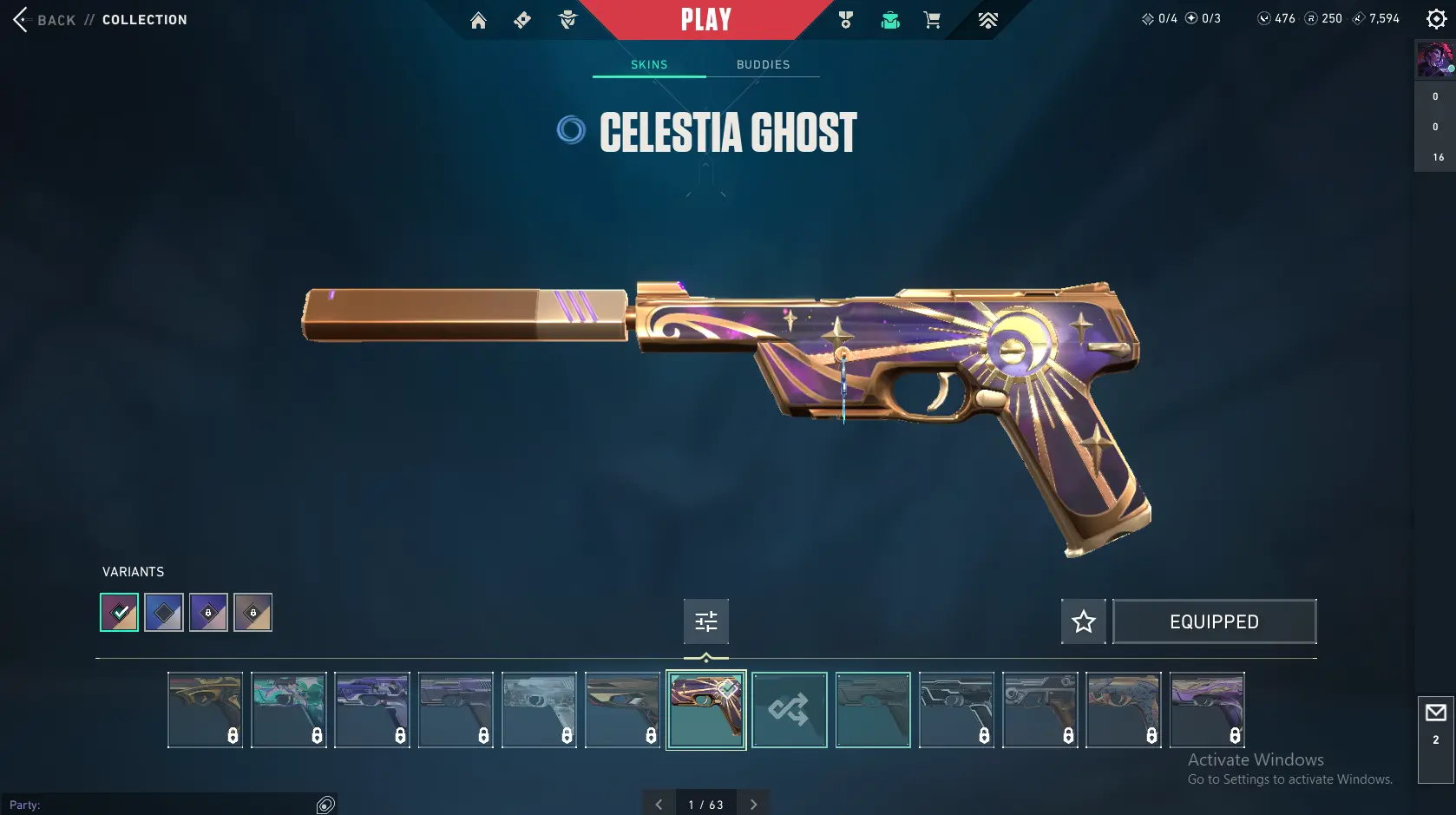Go to the next skin page
Screen dimensions: 1456x815
click(x=753, y=805)
